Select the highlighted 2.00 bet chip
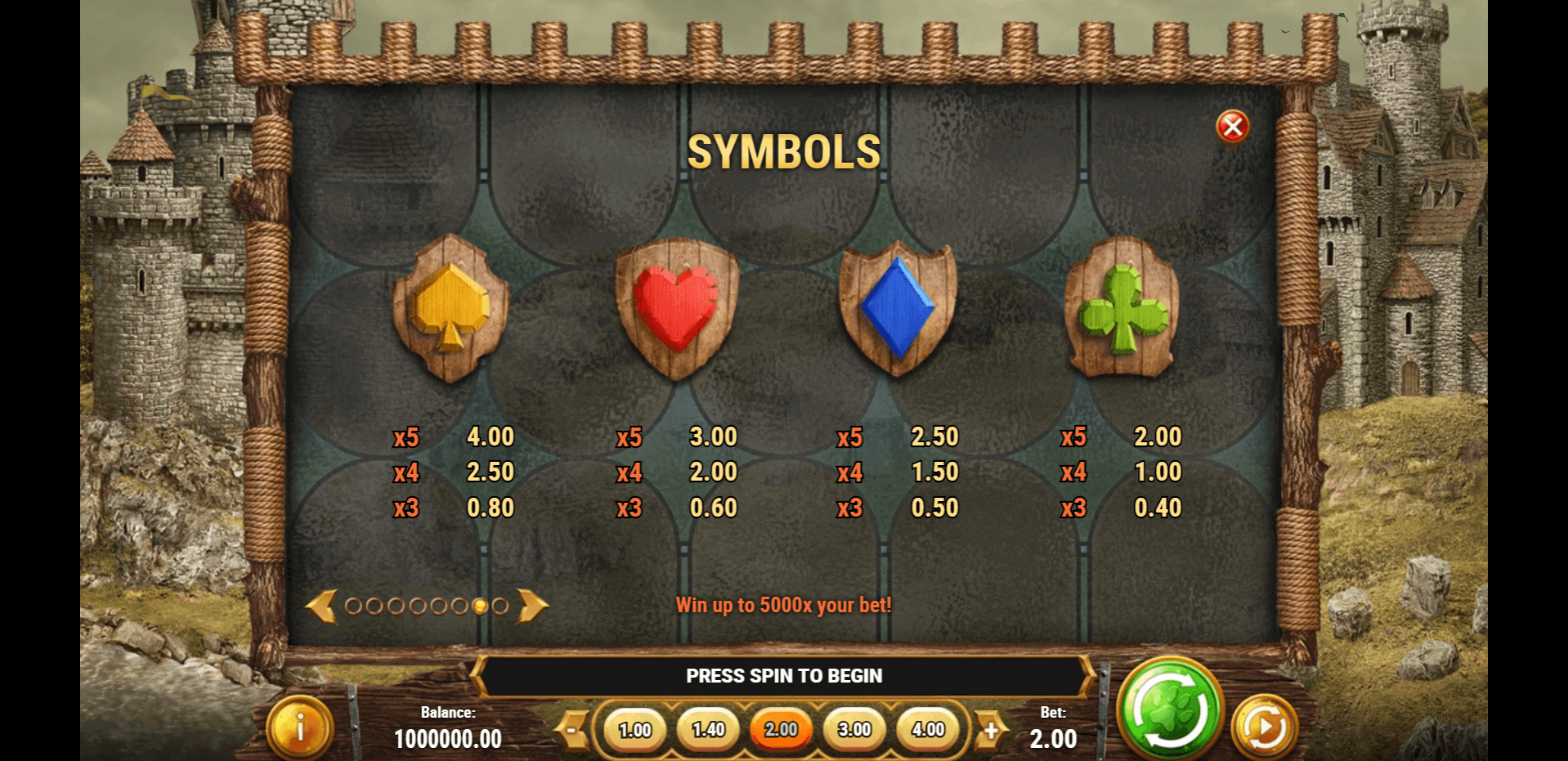Image resolution: width=1568 pixels, height=761 pixels. click(x=782, y=730)
